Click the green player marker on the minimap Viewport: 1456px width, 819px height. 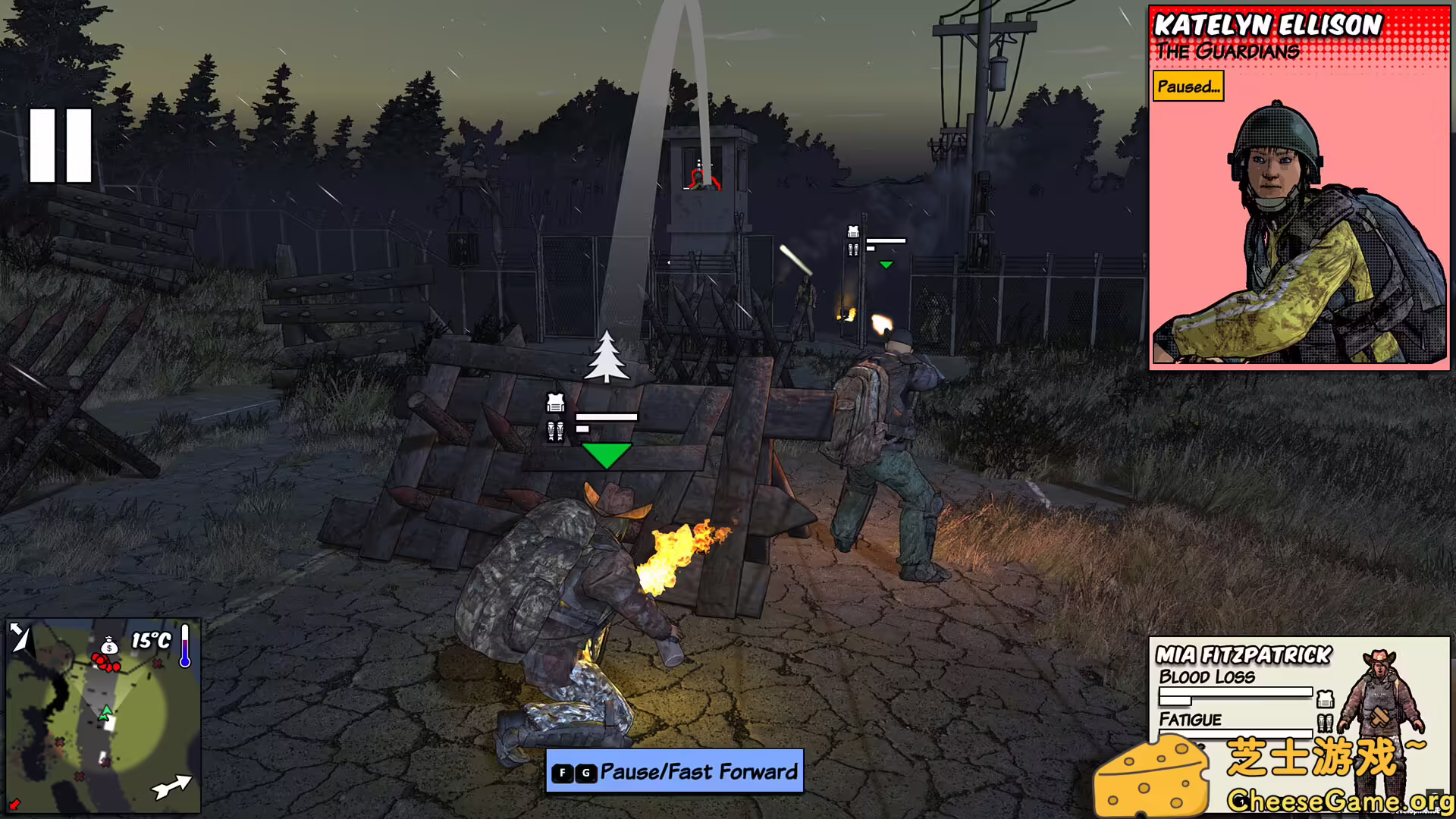[106, 713]
